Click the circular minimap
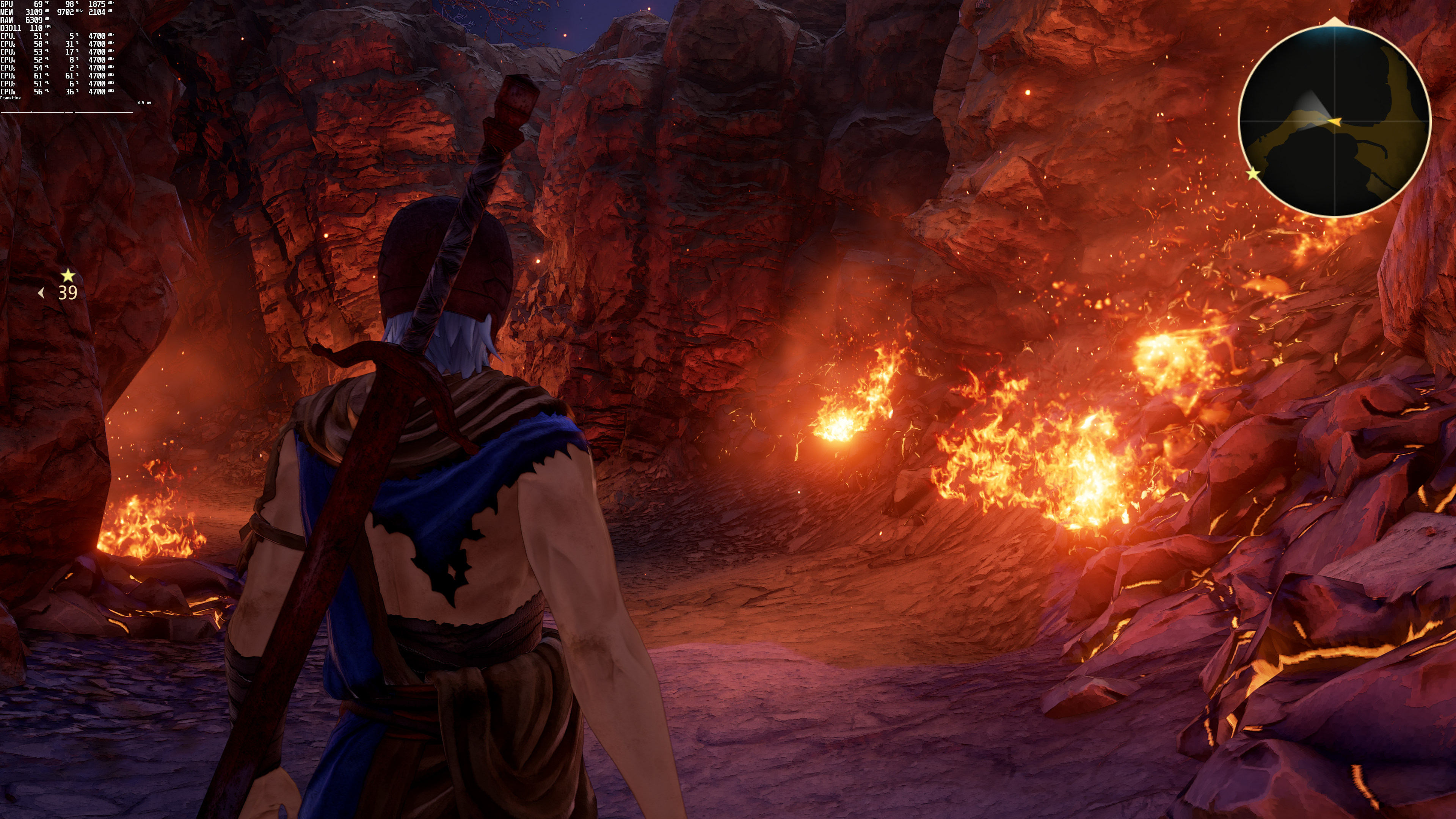 coord(1334,121)
